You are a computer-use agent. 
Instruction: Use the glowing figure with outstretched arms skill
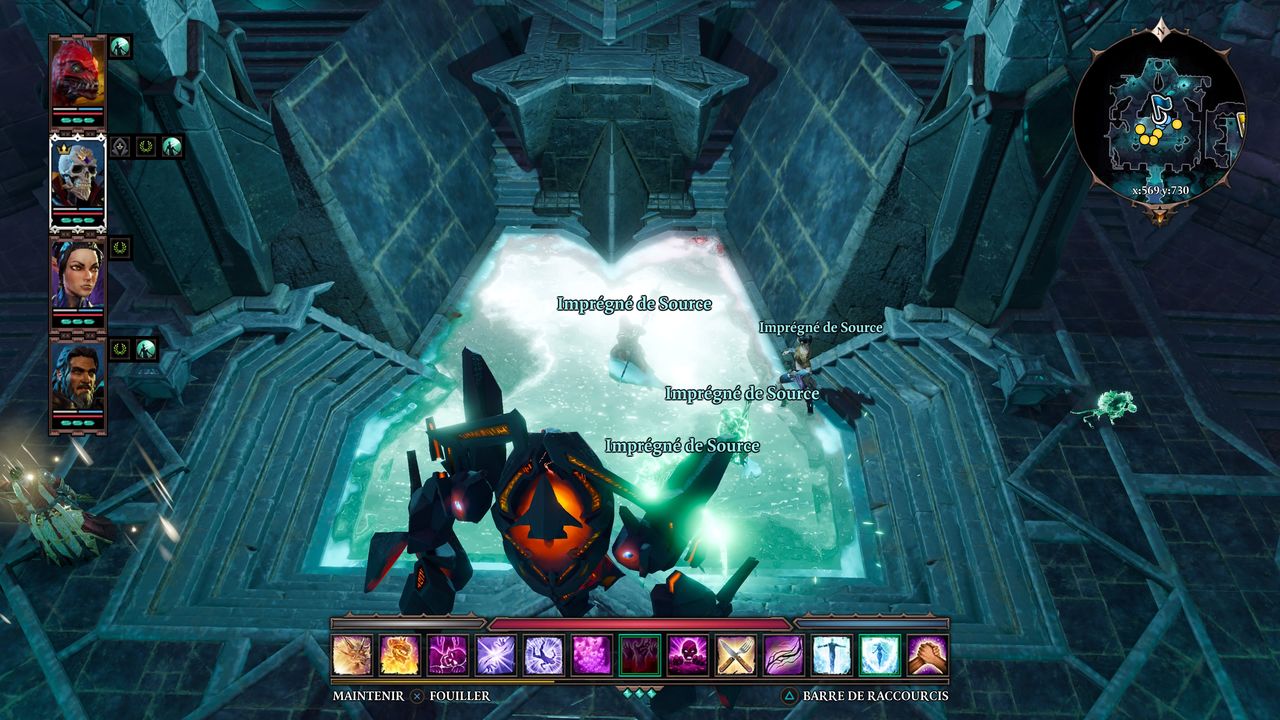831,655
